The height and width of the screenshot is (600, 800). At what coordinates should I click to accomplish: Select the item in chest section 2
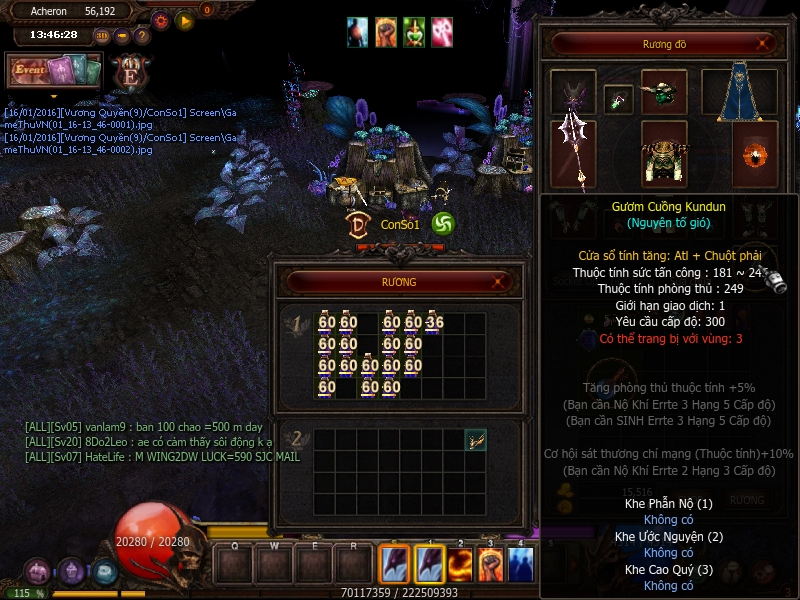tap(476, 439)
